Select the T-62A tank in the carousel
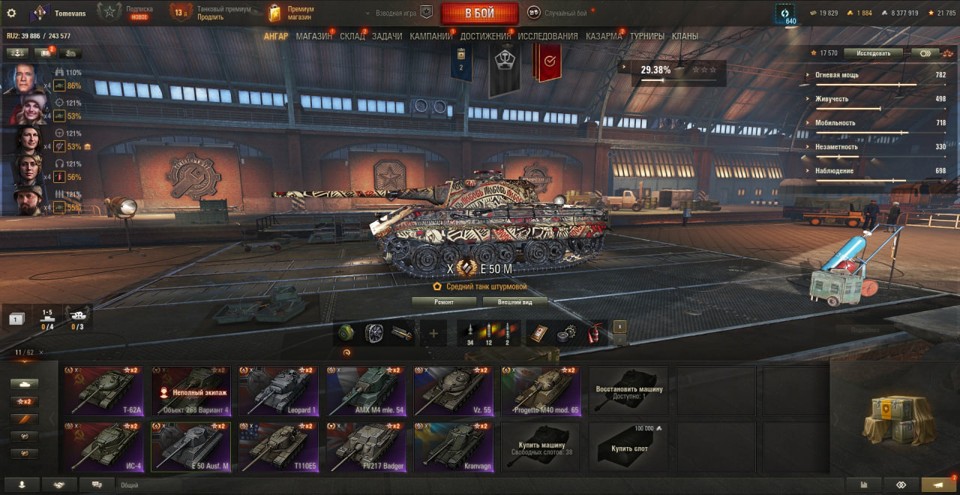This screenshot has height=495, width=960. [x=105, y=390]
